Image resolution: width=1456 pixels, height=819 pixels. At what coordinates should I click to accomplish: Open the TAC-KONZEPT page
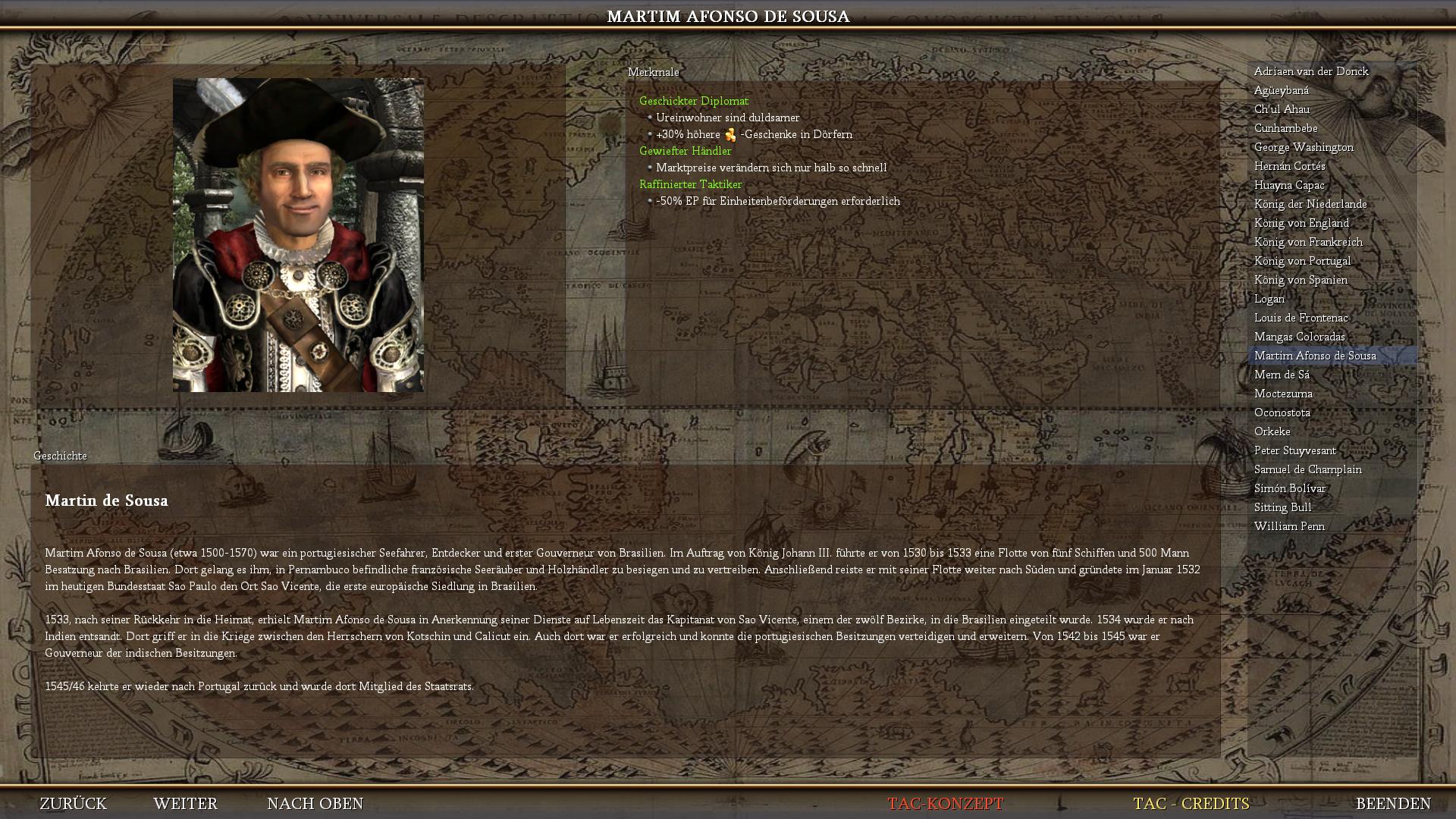[x=945, y=803]
